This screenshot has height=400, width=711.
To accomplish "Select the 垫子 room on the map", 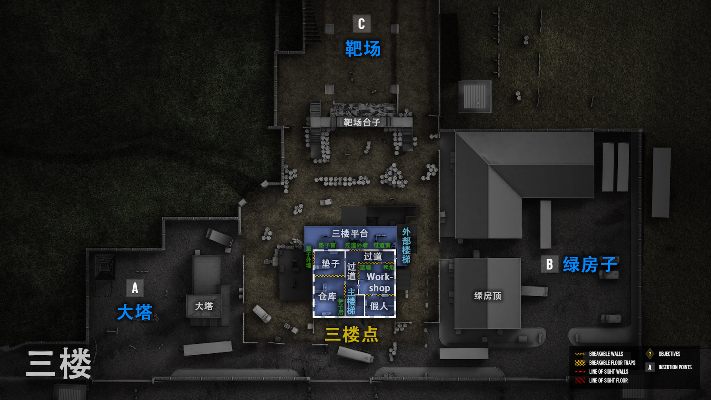I will pyautogui.click(x=329, y=265).
